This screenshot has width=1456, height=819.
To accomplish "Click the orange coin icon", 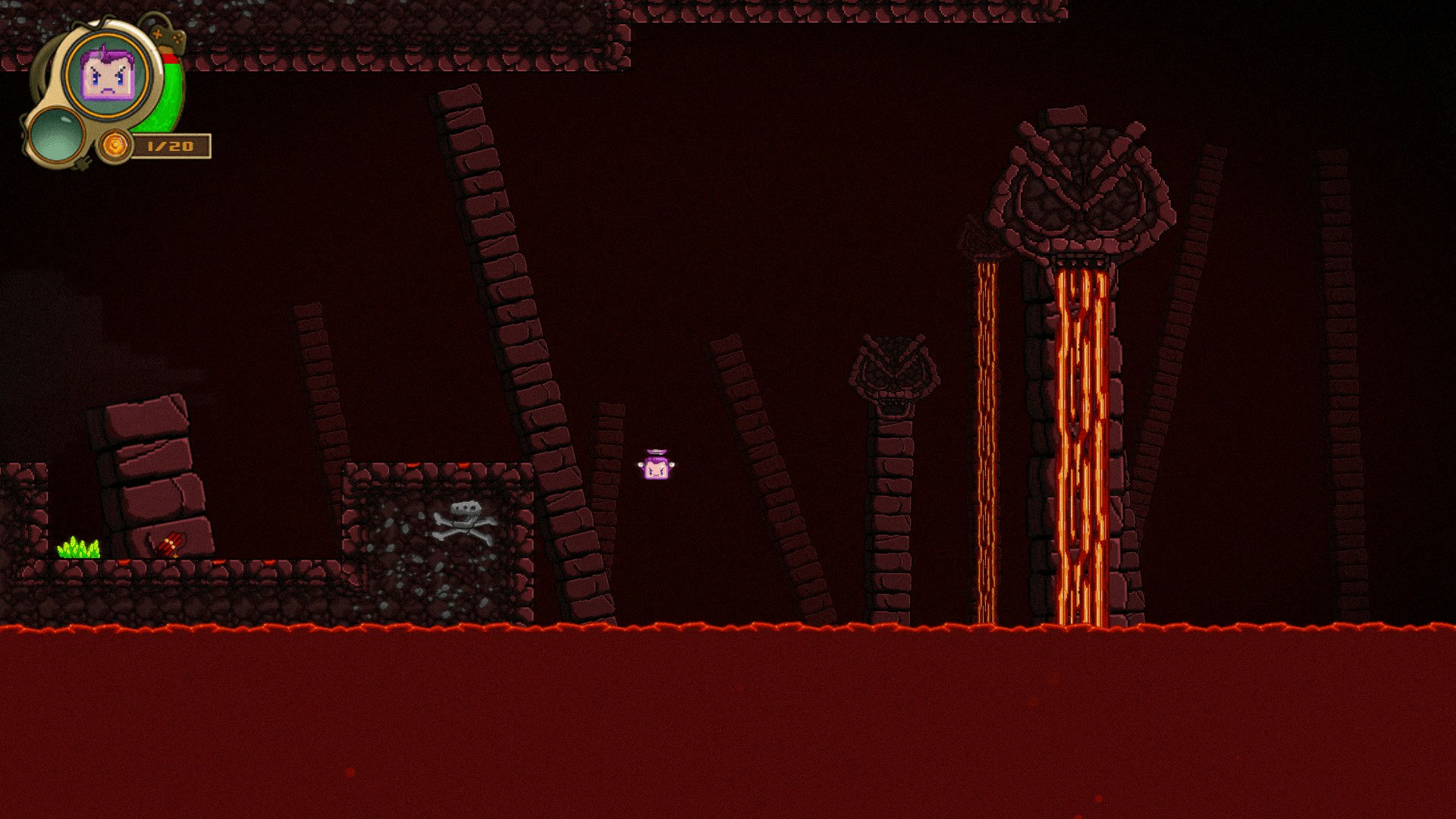I will [116, 145].
